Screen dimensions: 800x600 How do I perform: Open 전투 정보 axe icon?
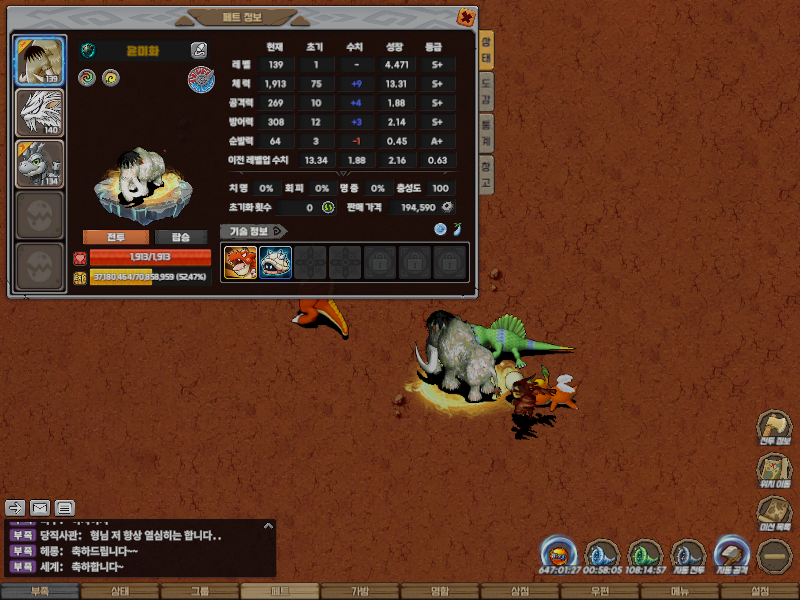click(775, 428)
